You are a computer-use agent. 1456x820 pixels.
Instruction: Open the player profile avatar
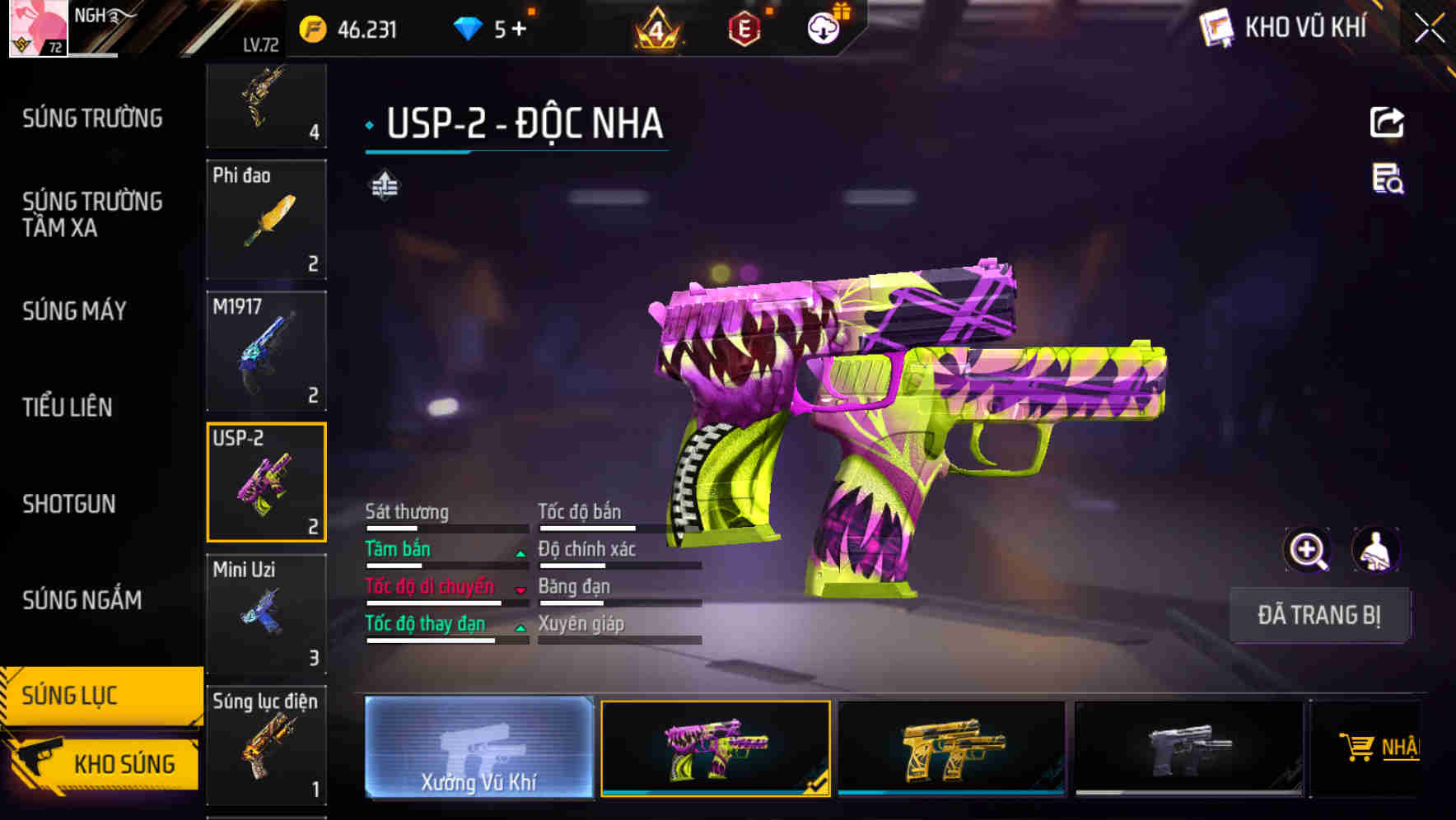[x=39, y=30]
